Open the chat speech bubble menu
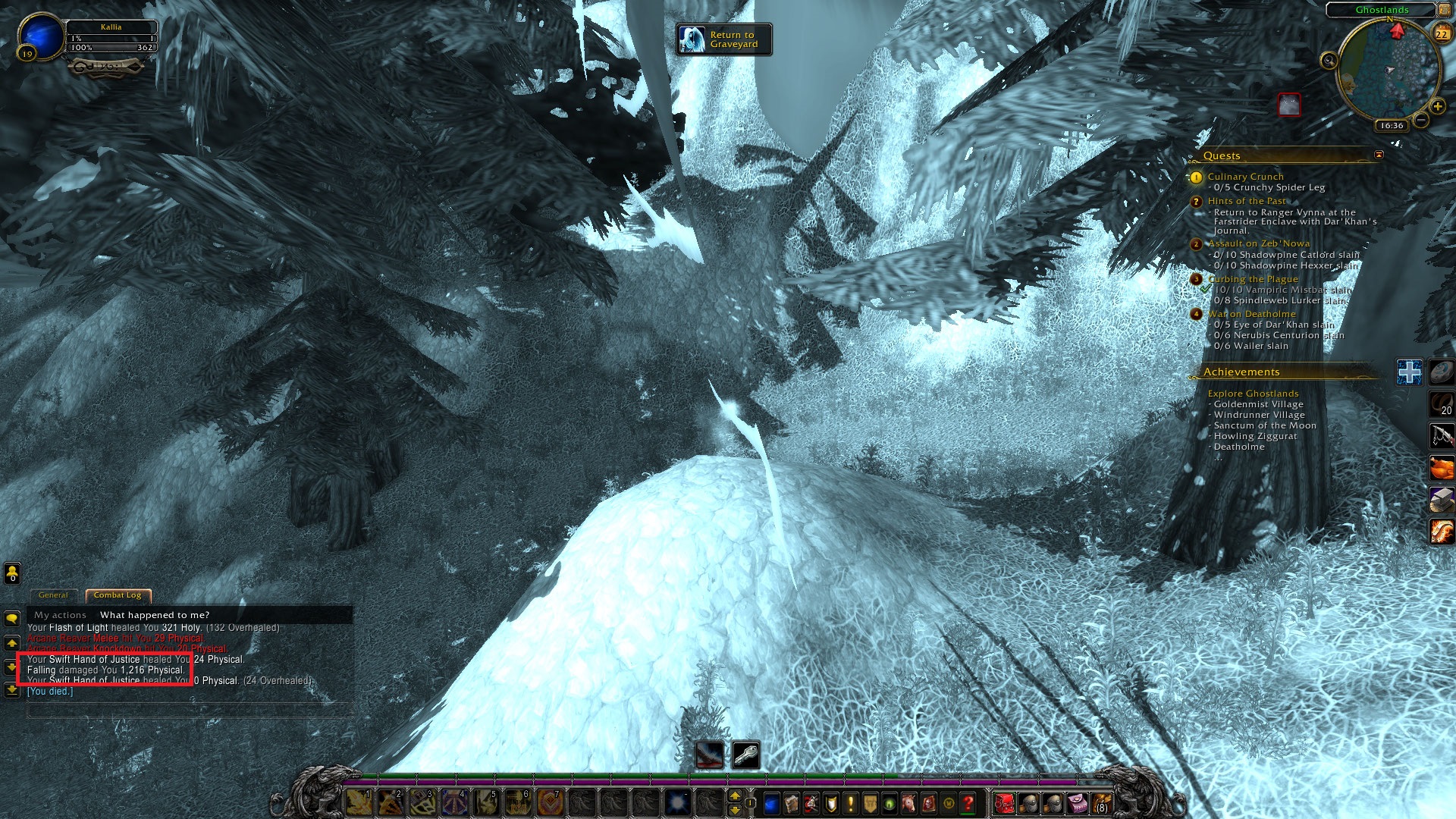The image size is (1456, 819). (12, 619)
